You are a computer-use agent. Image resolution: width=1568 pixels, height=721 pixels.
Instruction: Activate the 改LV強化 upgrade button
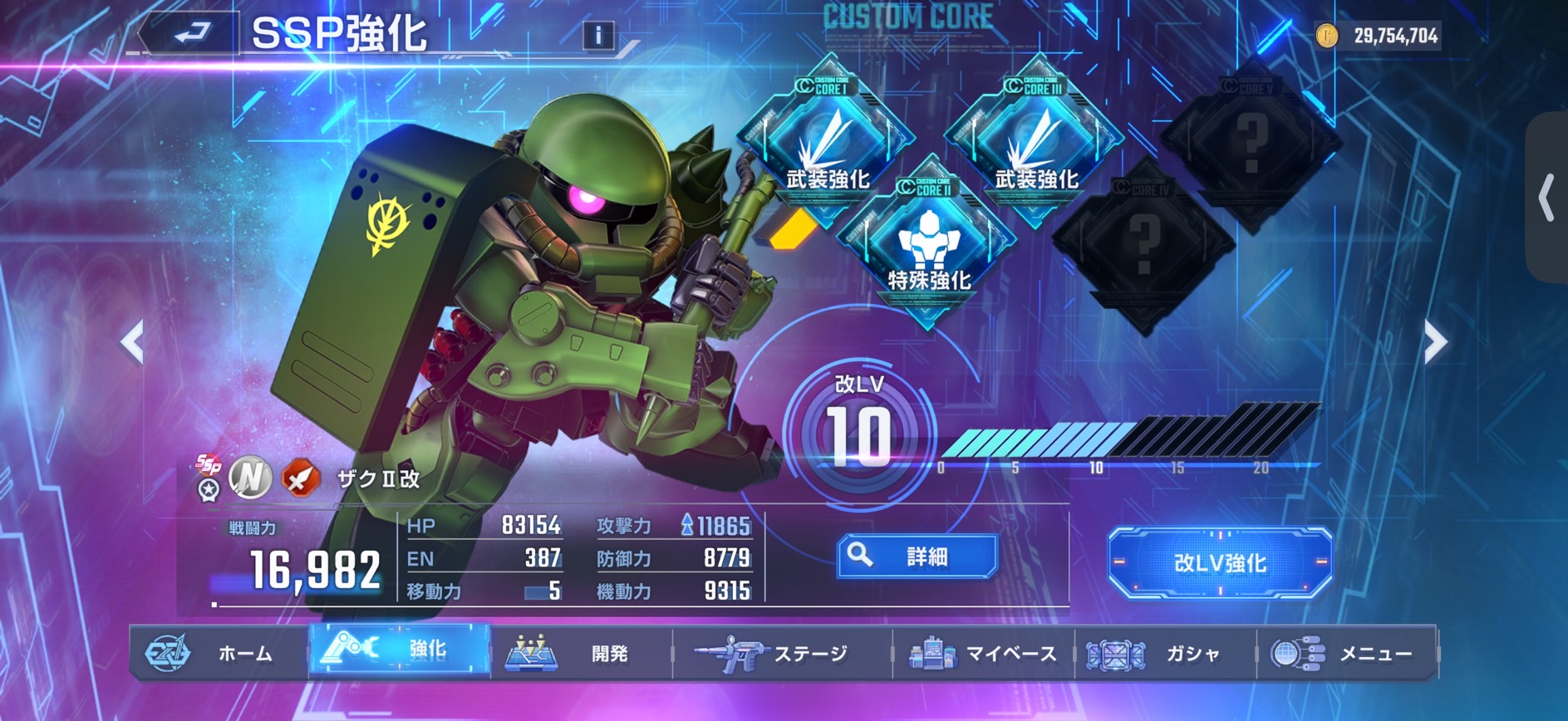point(1220,563)
